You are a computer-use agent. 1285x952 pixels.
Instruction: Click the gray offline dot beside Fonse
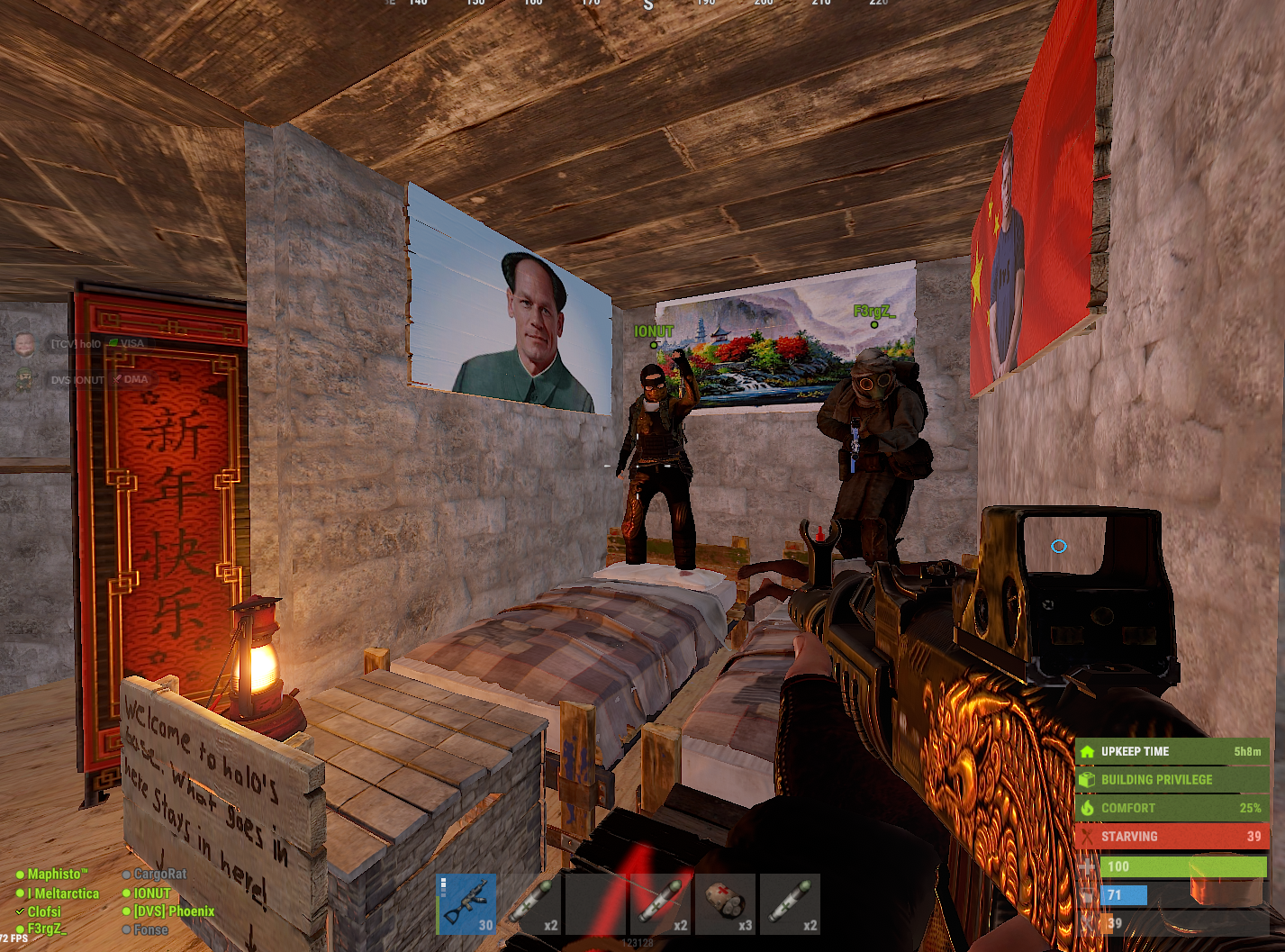click(126, 929)
